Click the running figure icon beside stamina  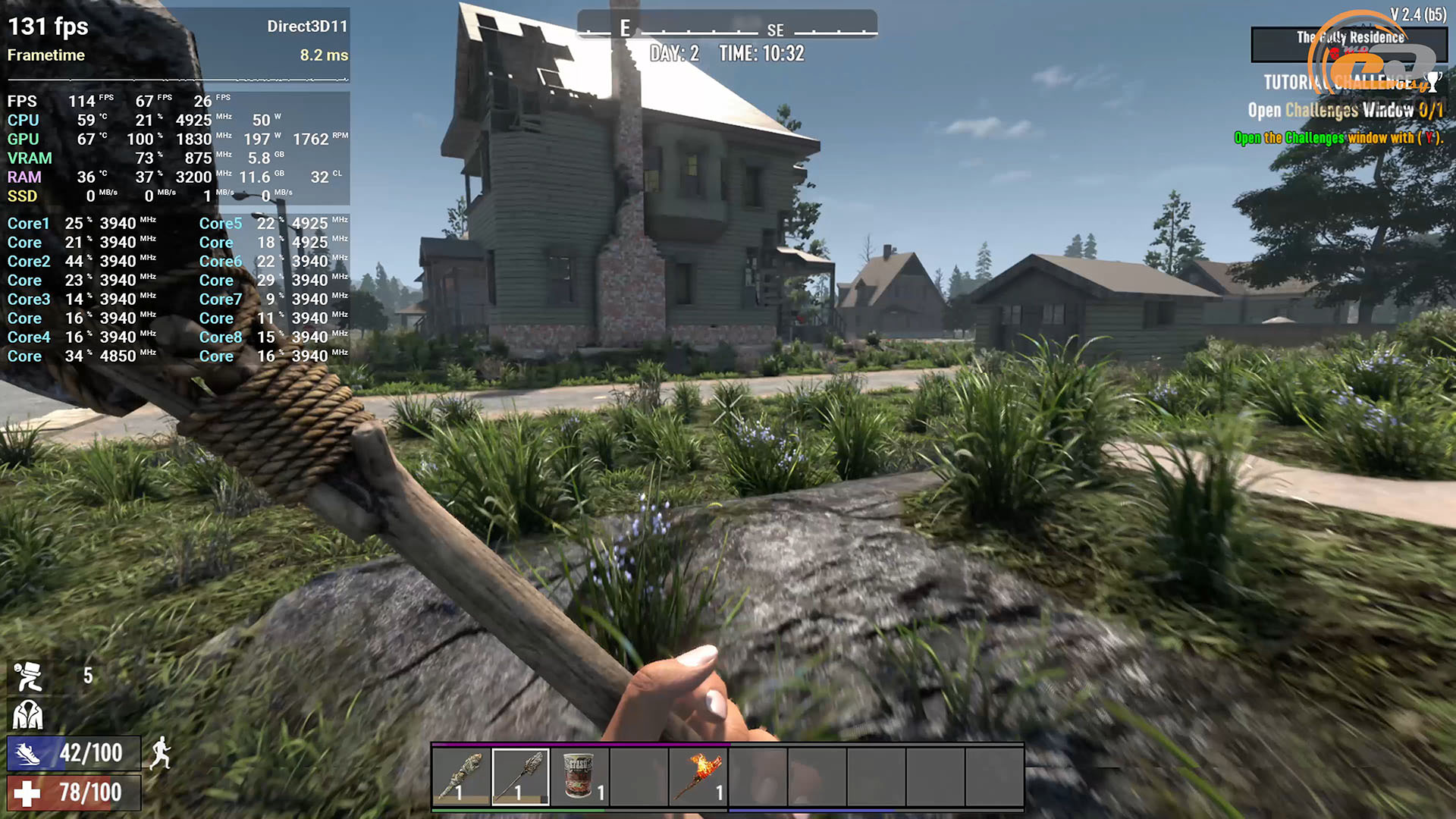[x=160, y=754]
